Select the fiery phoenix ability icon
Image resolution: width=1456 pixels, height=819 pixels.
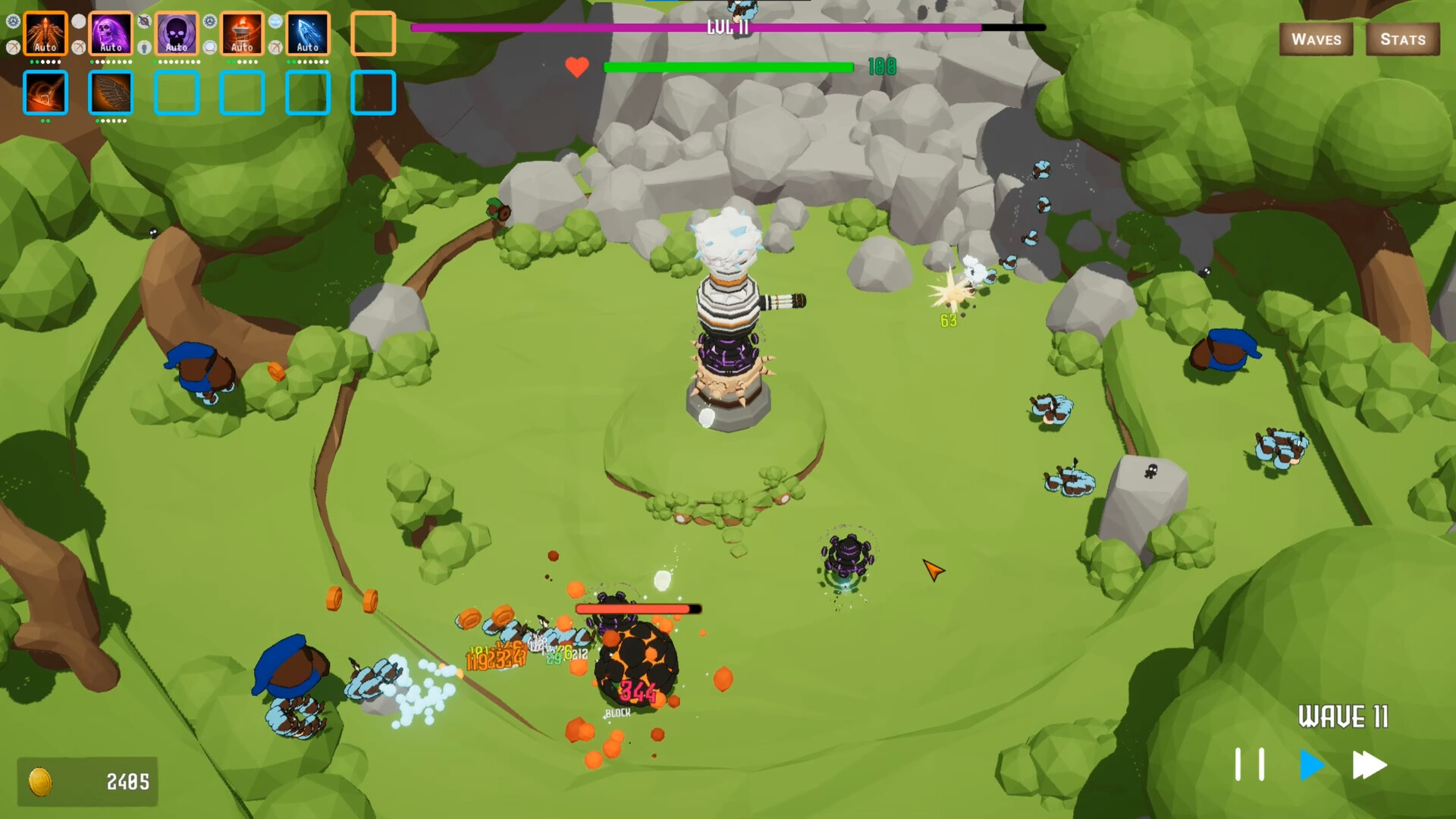point(45,33)
